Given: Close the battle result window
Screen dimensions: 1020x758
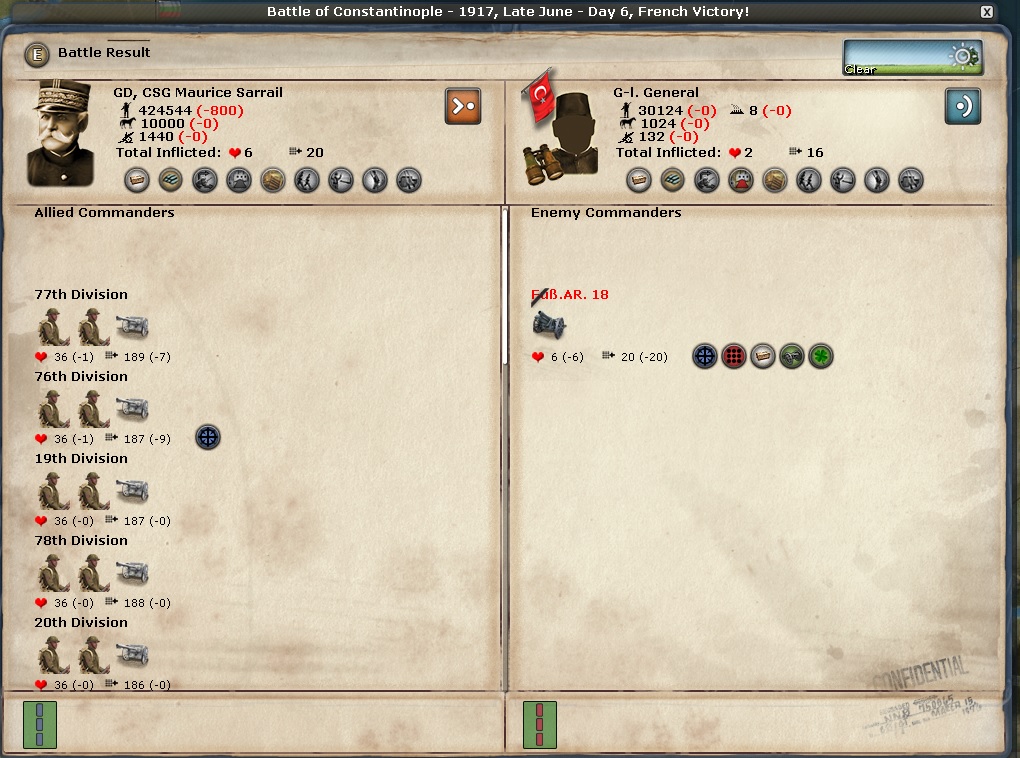Looking at the screenshot, I should tap(987, 12).
